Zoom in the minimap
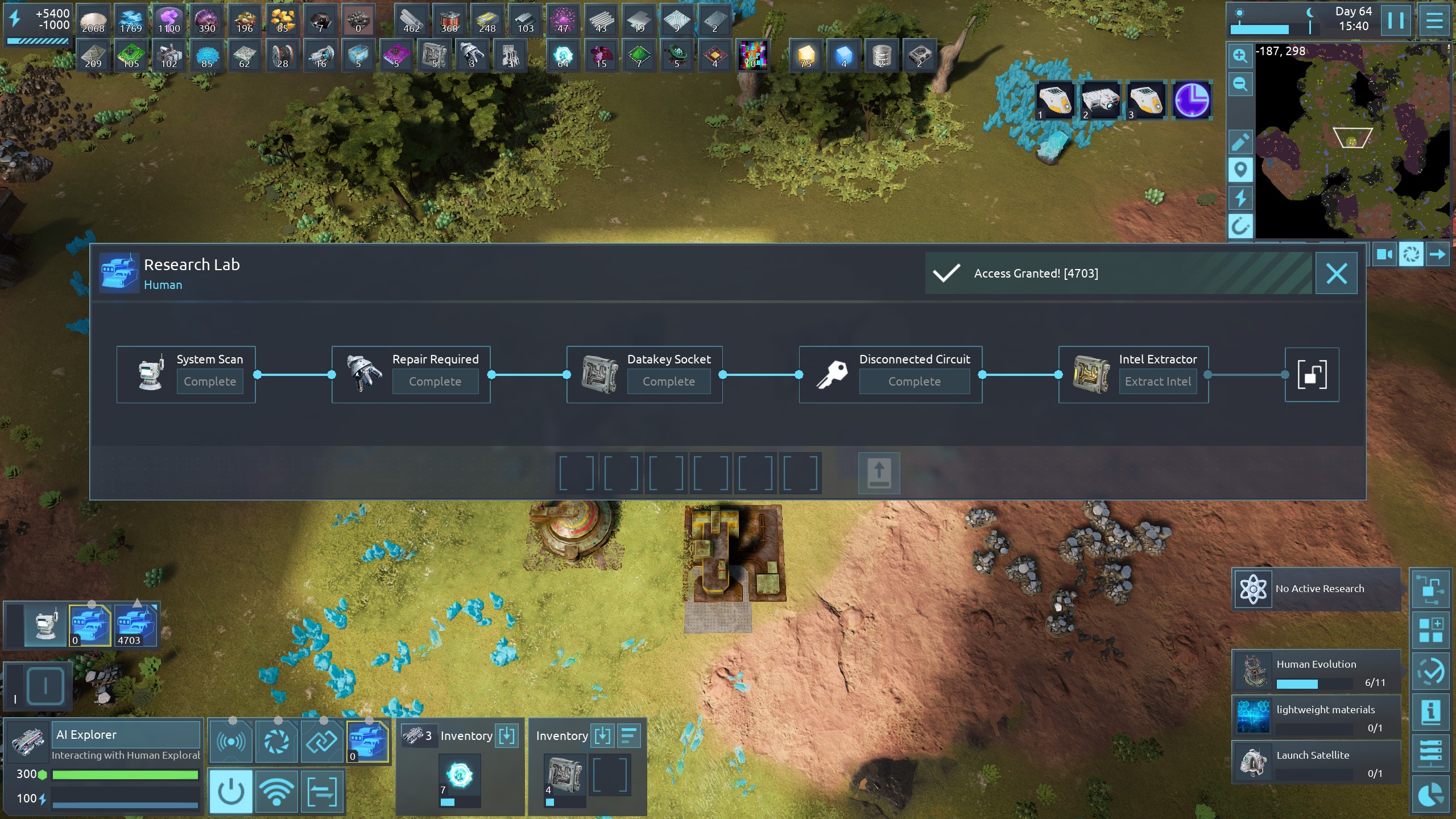The height and width of the screenshot is (819, 1456). [x=1240, y=56]
